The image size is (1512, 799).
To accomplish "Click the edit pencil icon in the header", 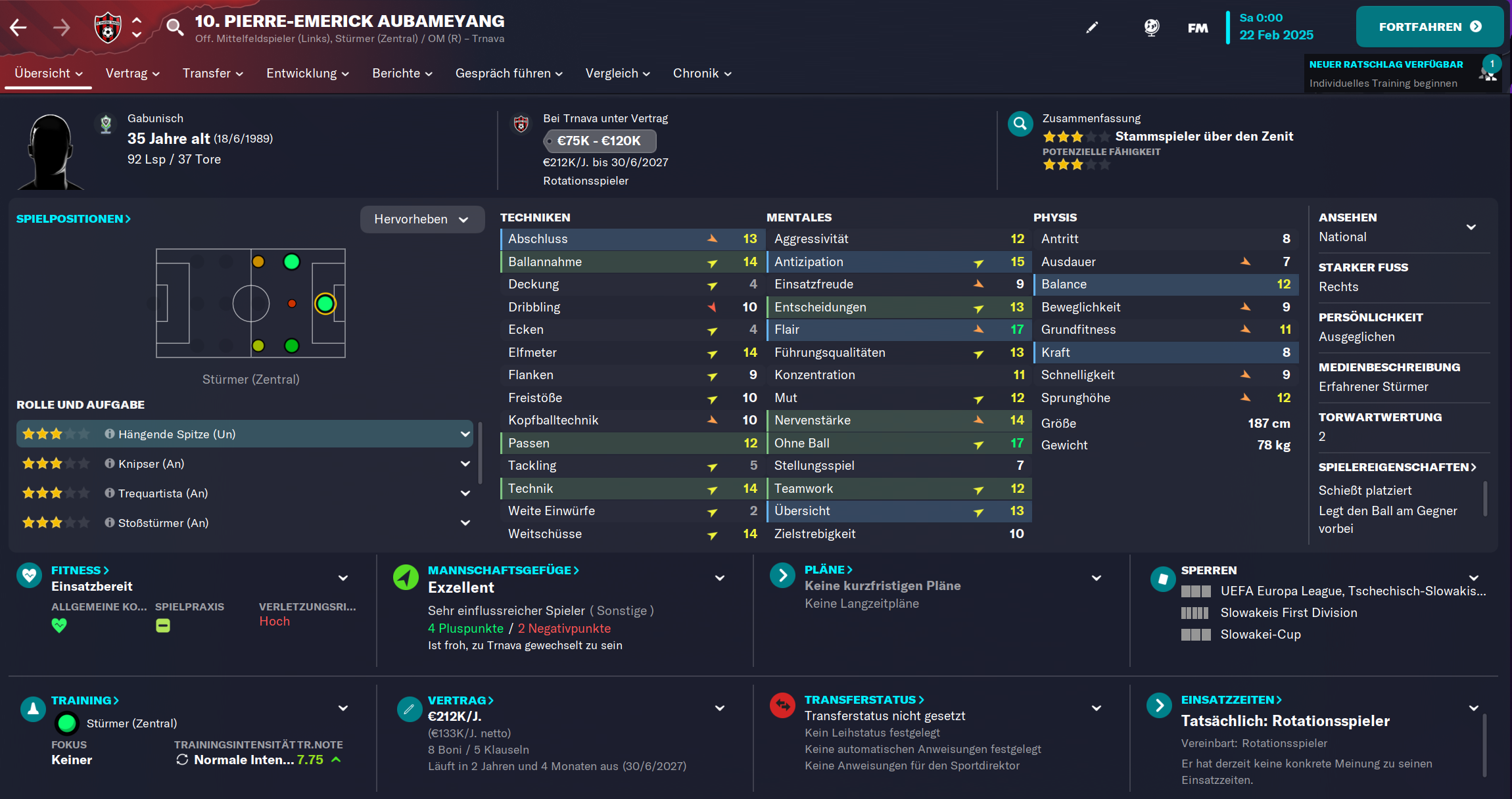I will [x=1093, y=27].
